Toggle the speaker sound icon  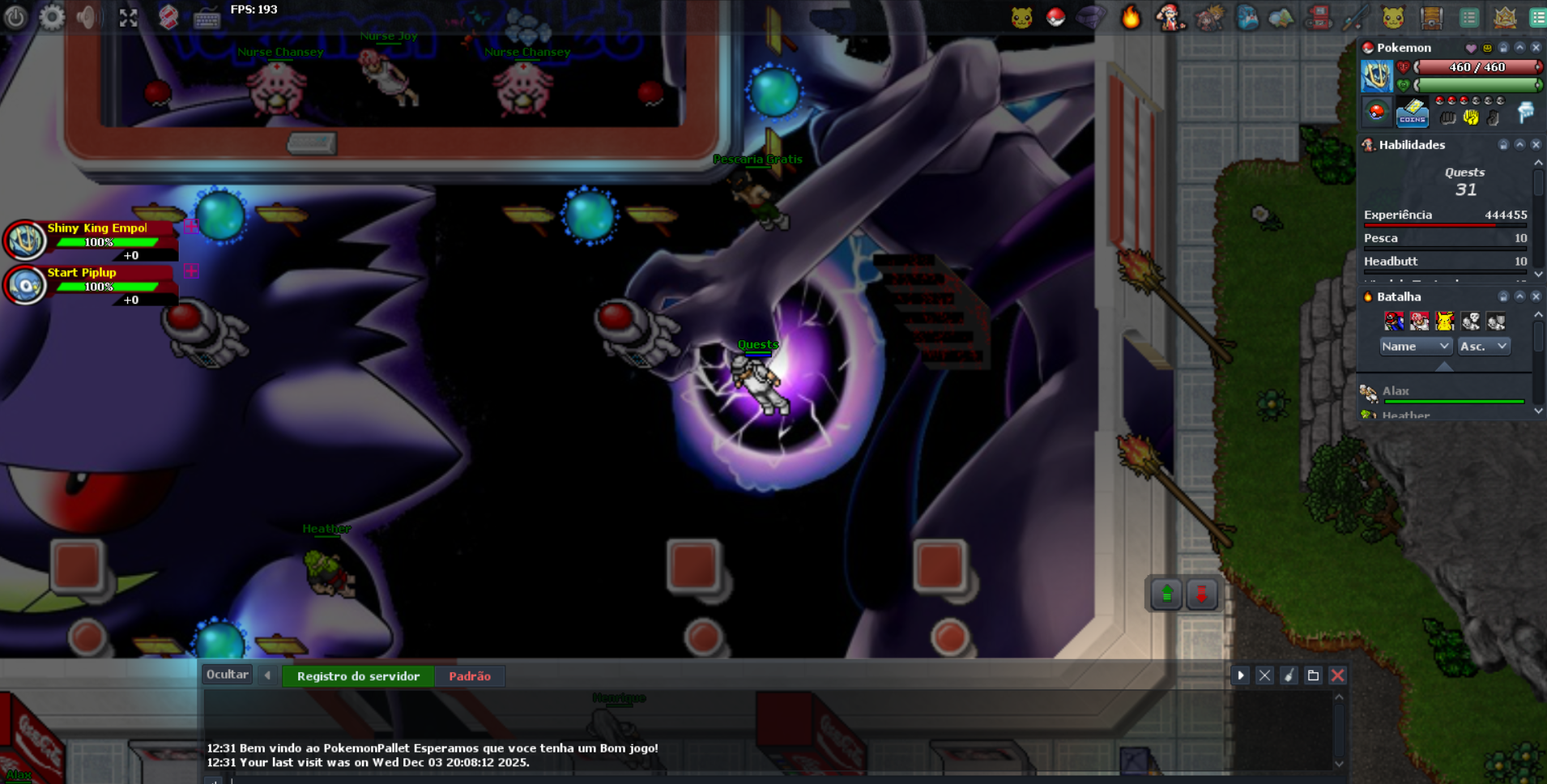pyautogui.click(x=87, y=17)
